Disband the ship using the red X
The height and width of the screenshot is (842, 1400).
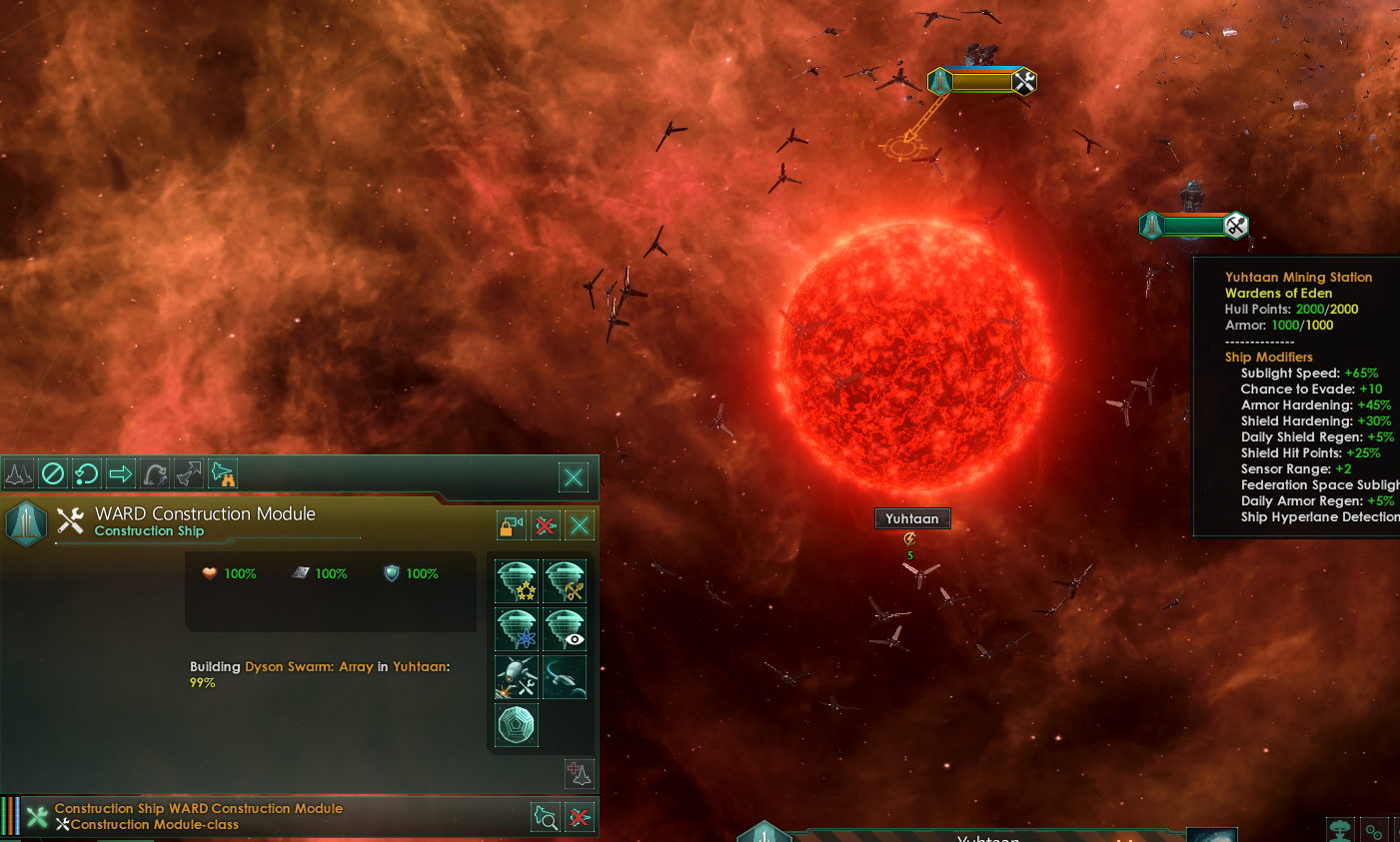point(546,524)
